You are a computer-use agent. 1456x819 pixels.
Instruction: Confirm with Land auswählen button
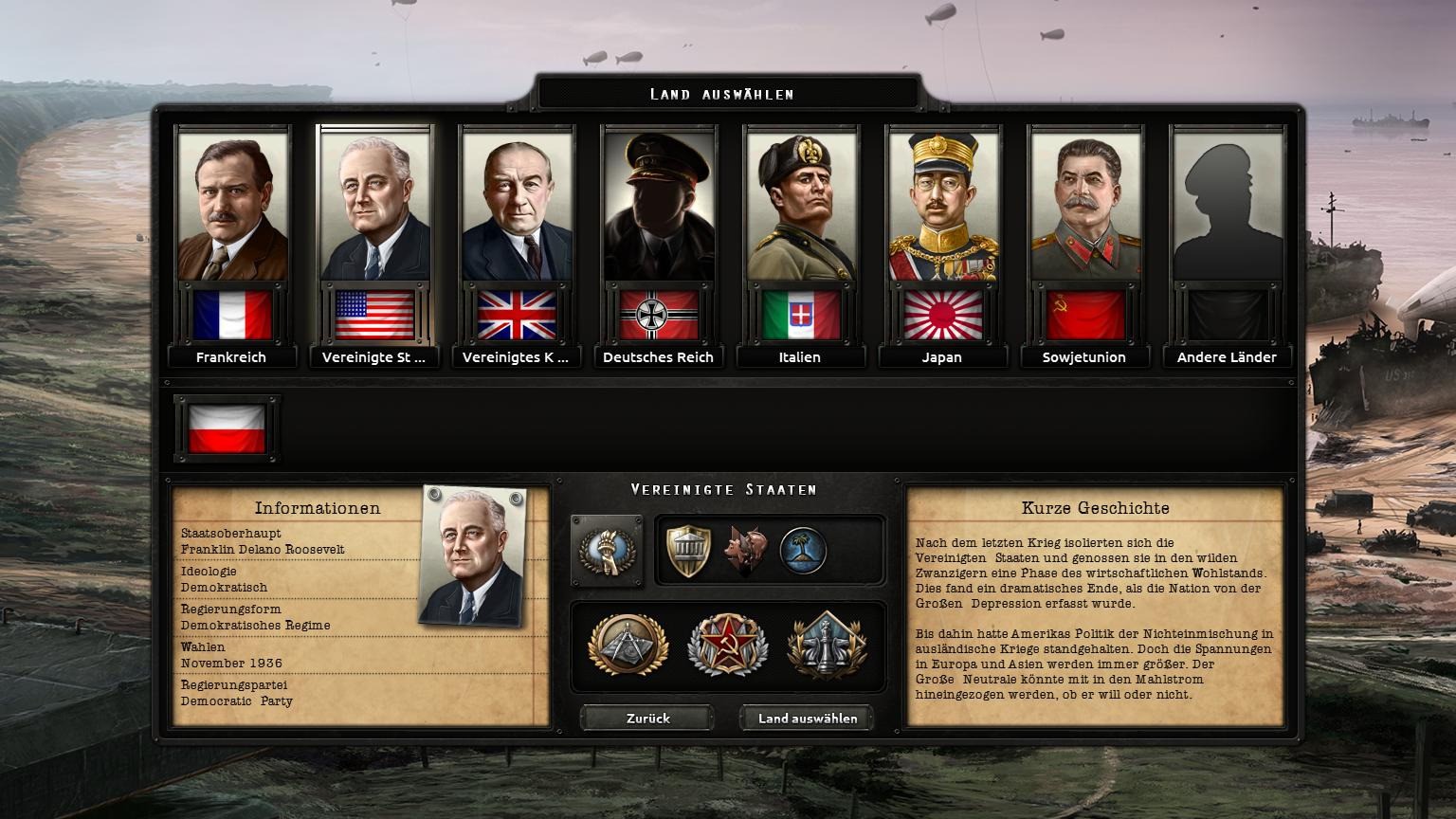[807, 719]
